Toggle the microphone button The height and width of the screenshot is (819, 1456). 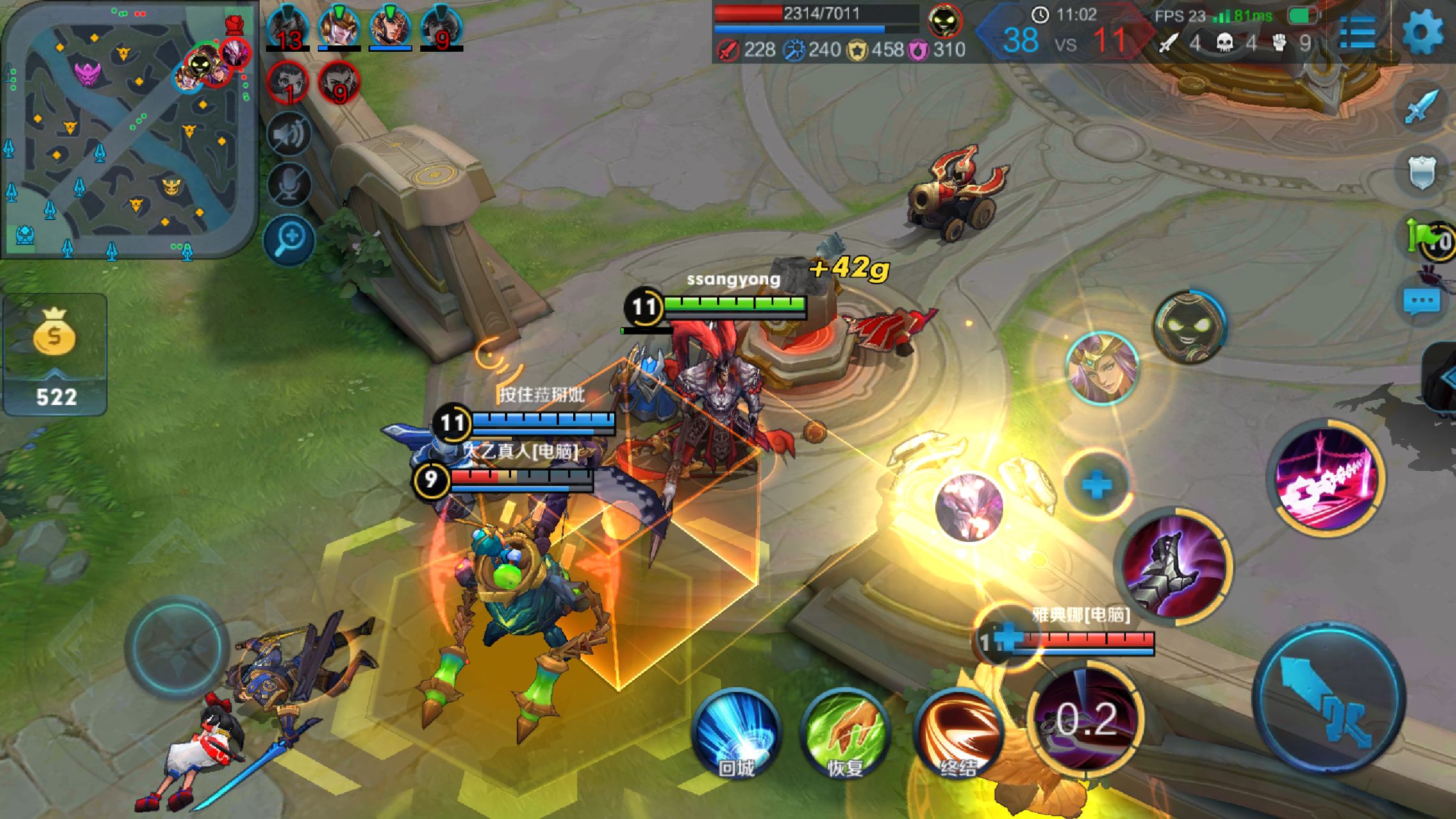[290, 186]
